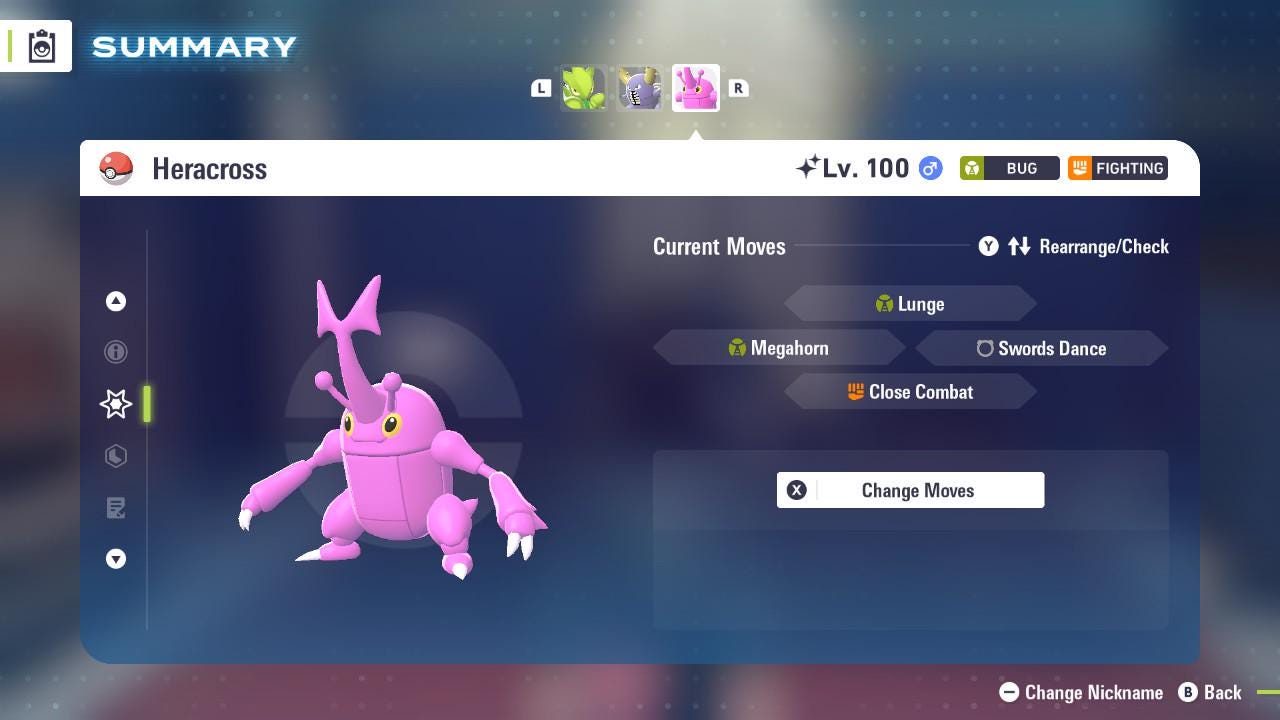Click the green progress indicator beside the star icon
Image resolution: width=1280 pixels, height=720 pixels.
pyautogui.click(x=146, y=404)
